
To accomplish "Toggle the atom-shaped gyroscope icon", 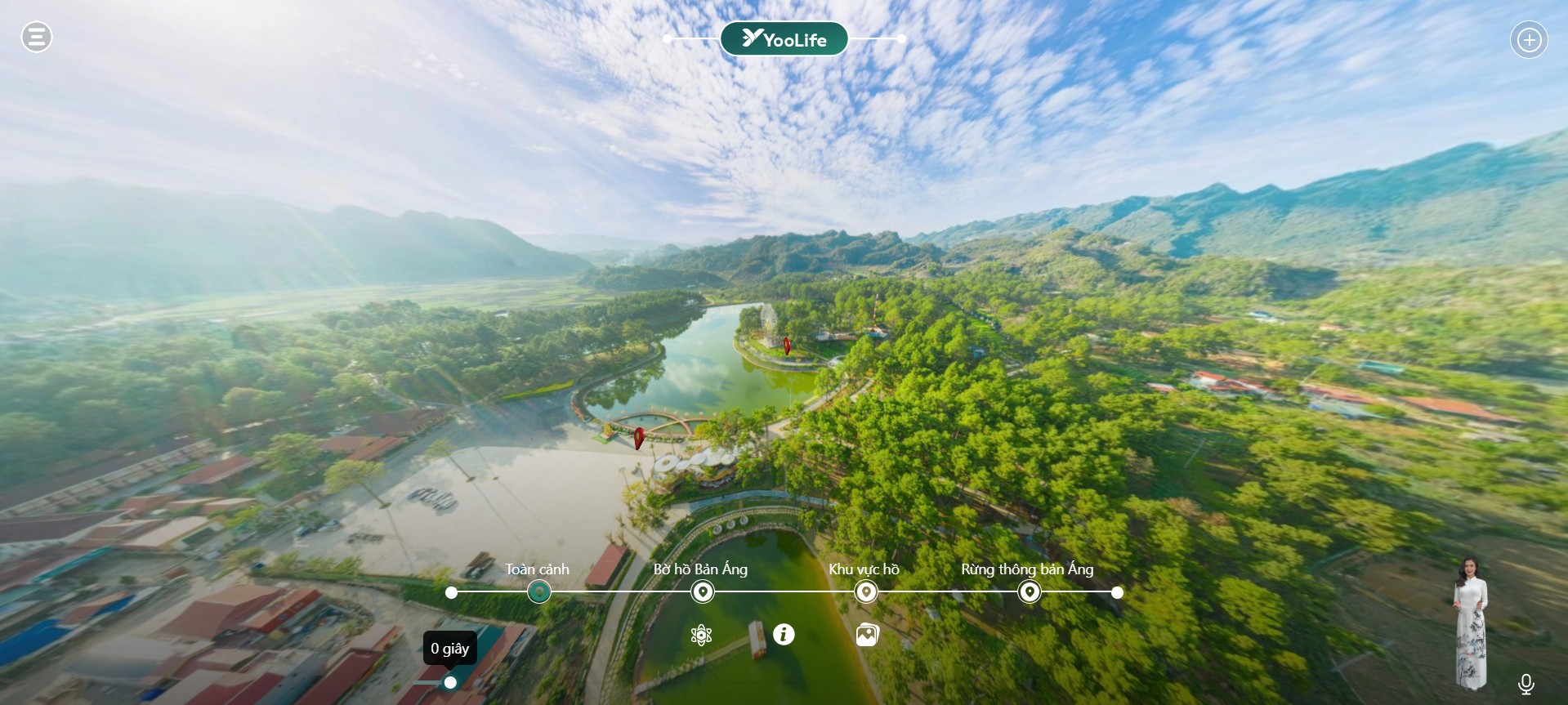I will coord(701,635).
